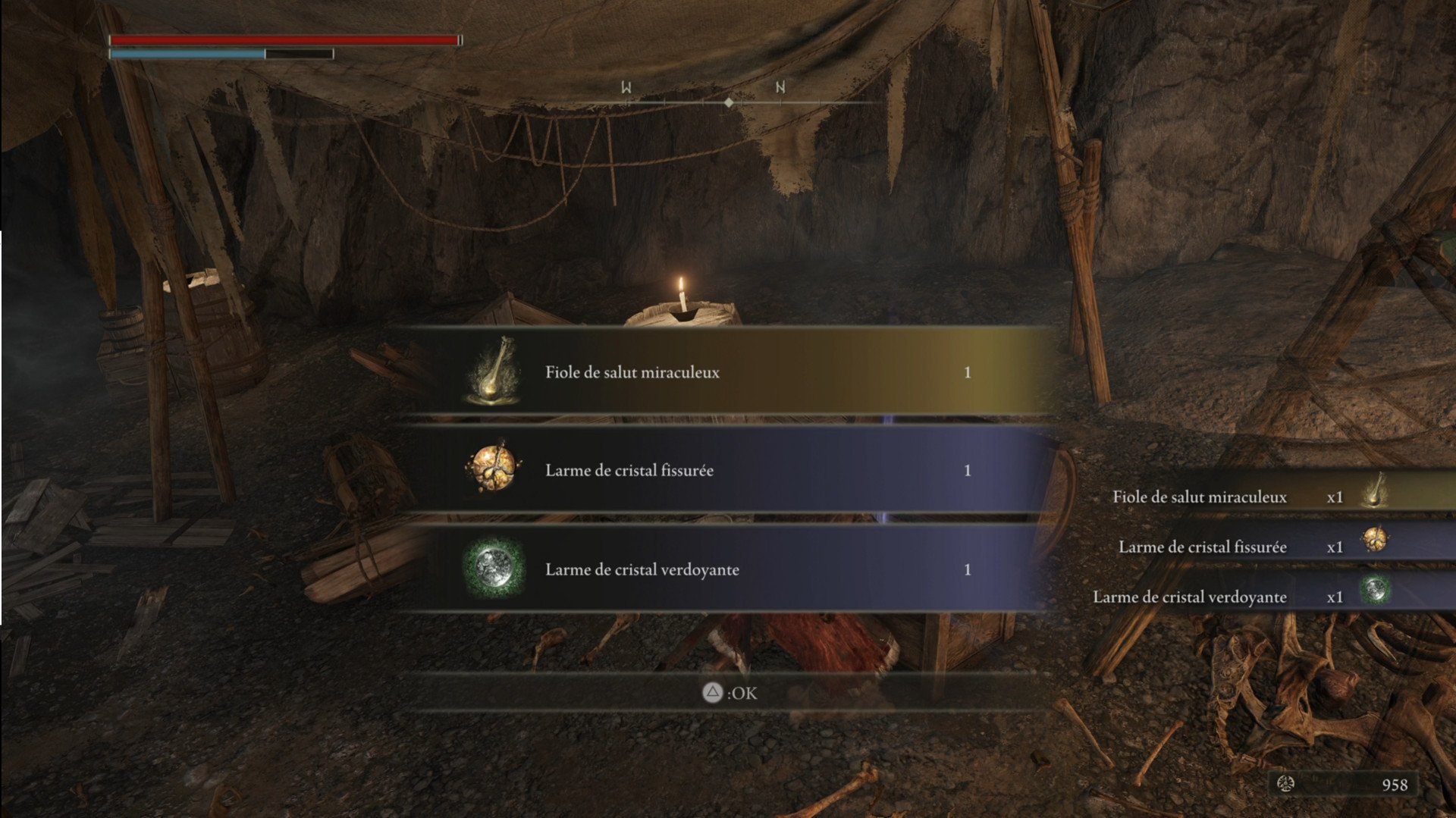Click Fiole de salut miraculeux x1 pickup log entry
The image size is (1456, 818).
click(1251, 497)
